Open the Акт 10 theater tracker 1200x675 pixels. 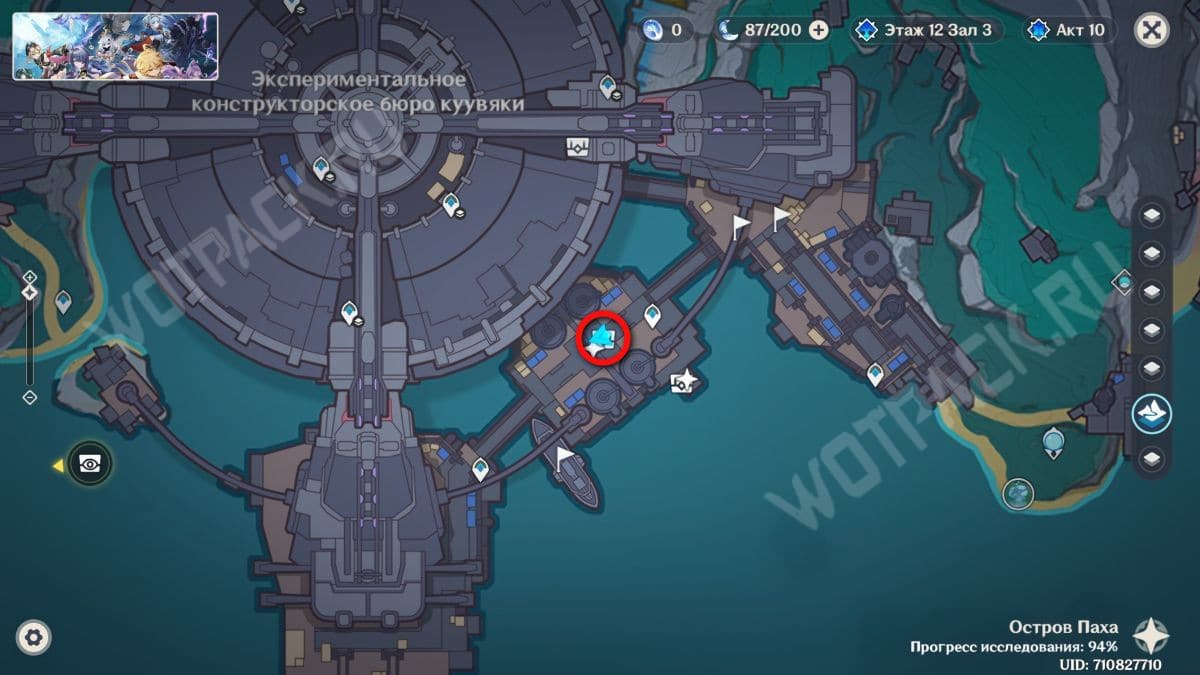click(1069, 30)
